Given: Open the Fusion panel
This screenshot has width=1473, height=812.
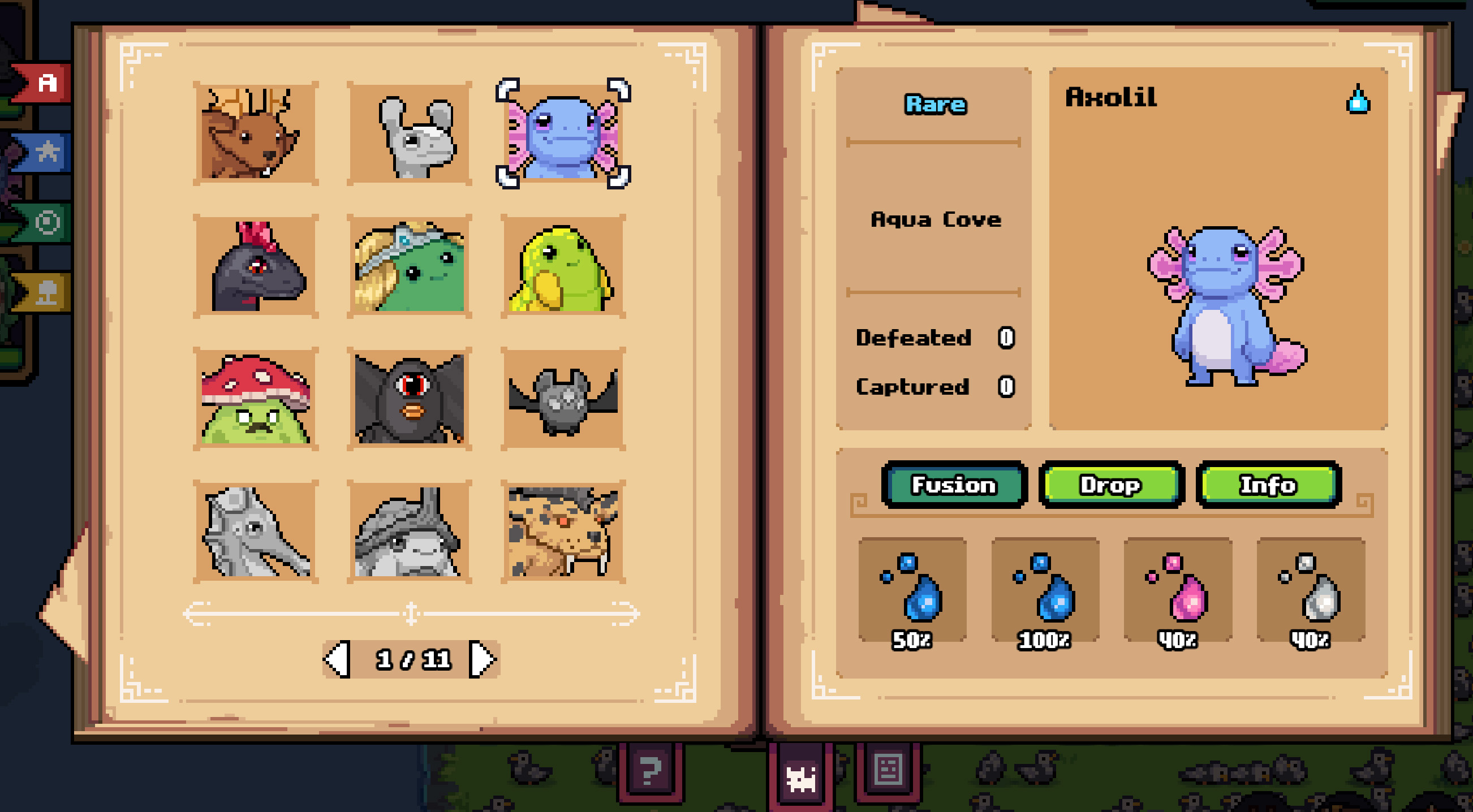Looking at the screenshot, I should [x=954, y=485].
